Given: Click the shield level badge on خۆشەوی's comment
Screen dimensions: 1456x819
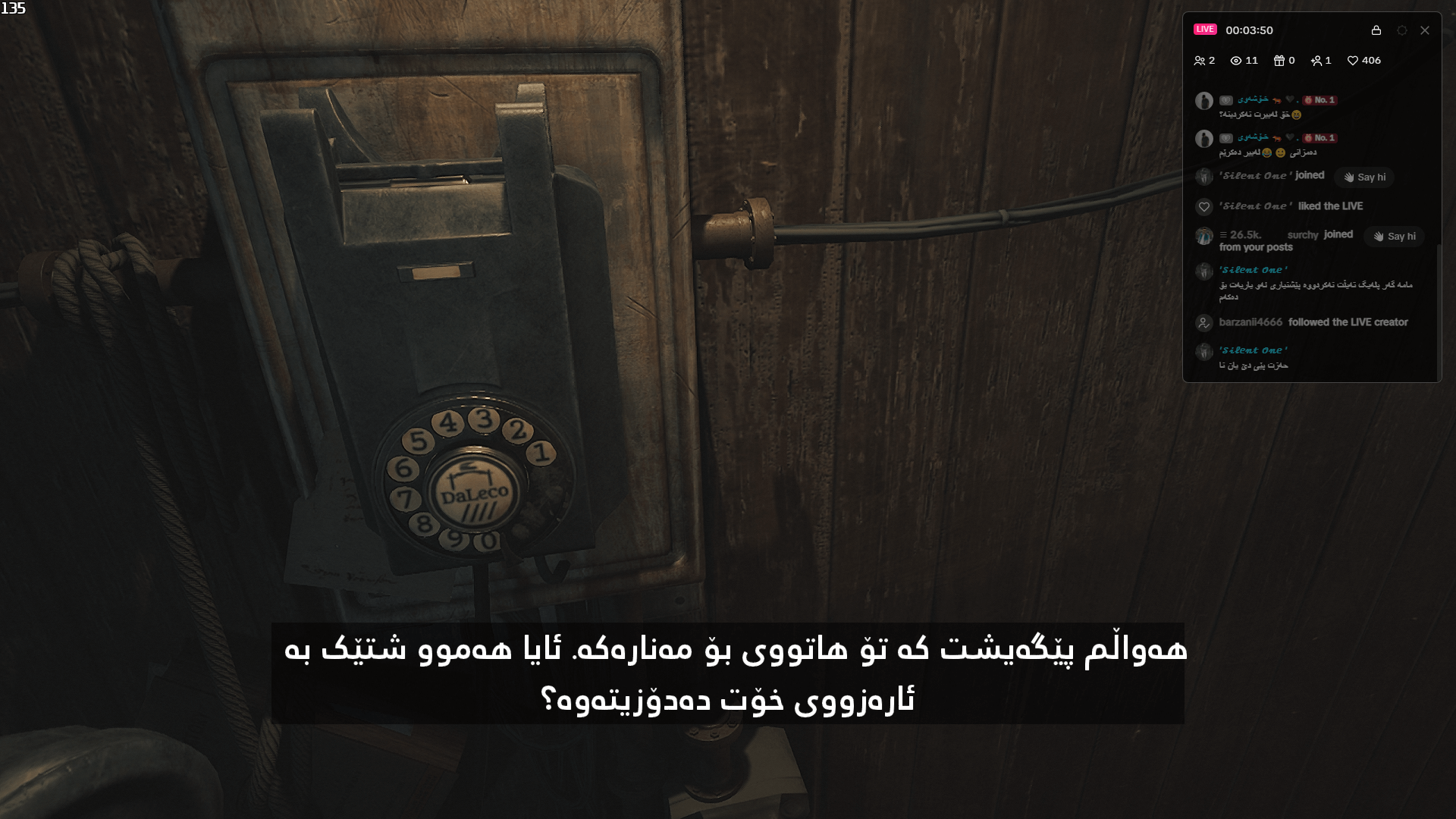Looking at the screenshot, I should coord(1226,100).
